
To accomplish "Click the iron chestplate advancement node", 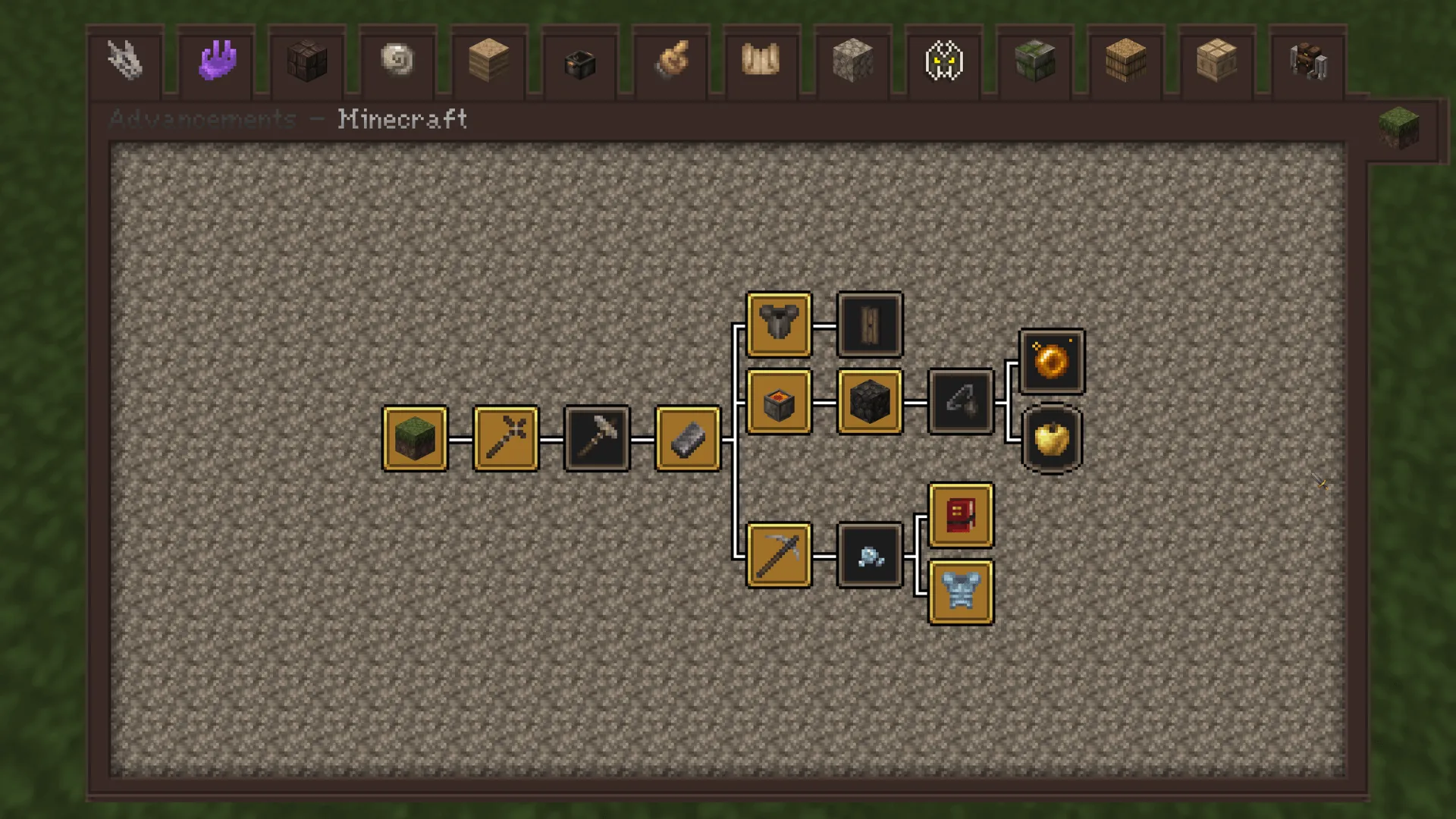I will (779, 325).
